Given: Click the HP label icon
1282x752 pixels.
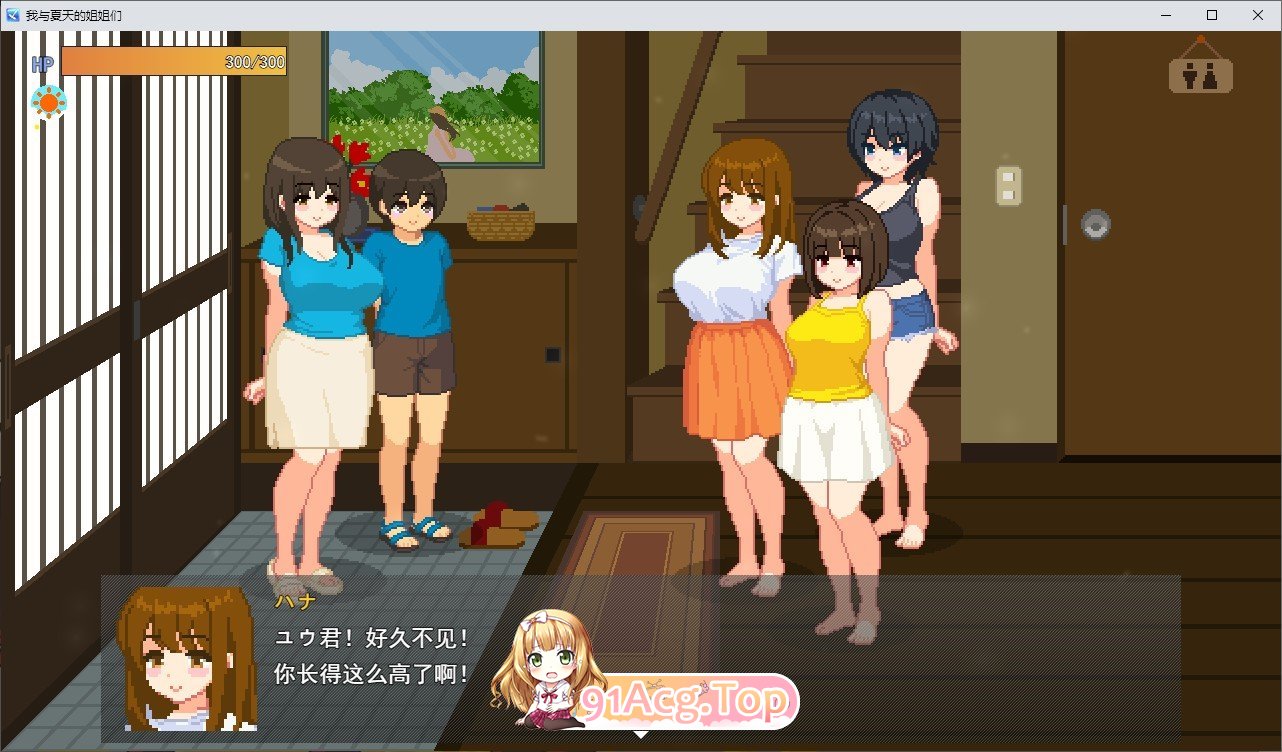Looking at the screenshot, I should 41,63.
